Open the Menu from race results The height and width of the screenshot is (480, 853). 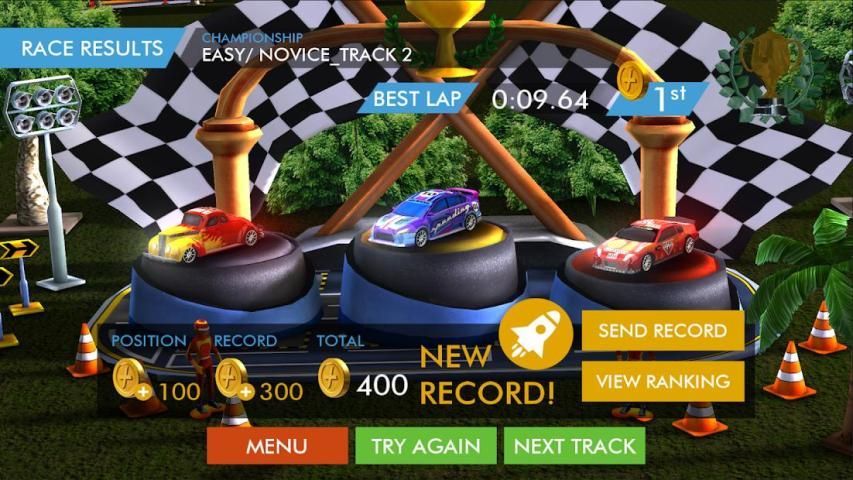(x=277, y=446)
